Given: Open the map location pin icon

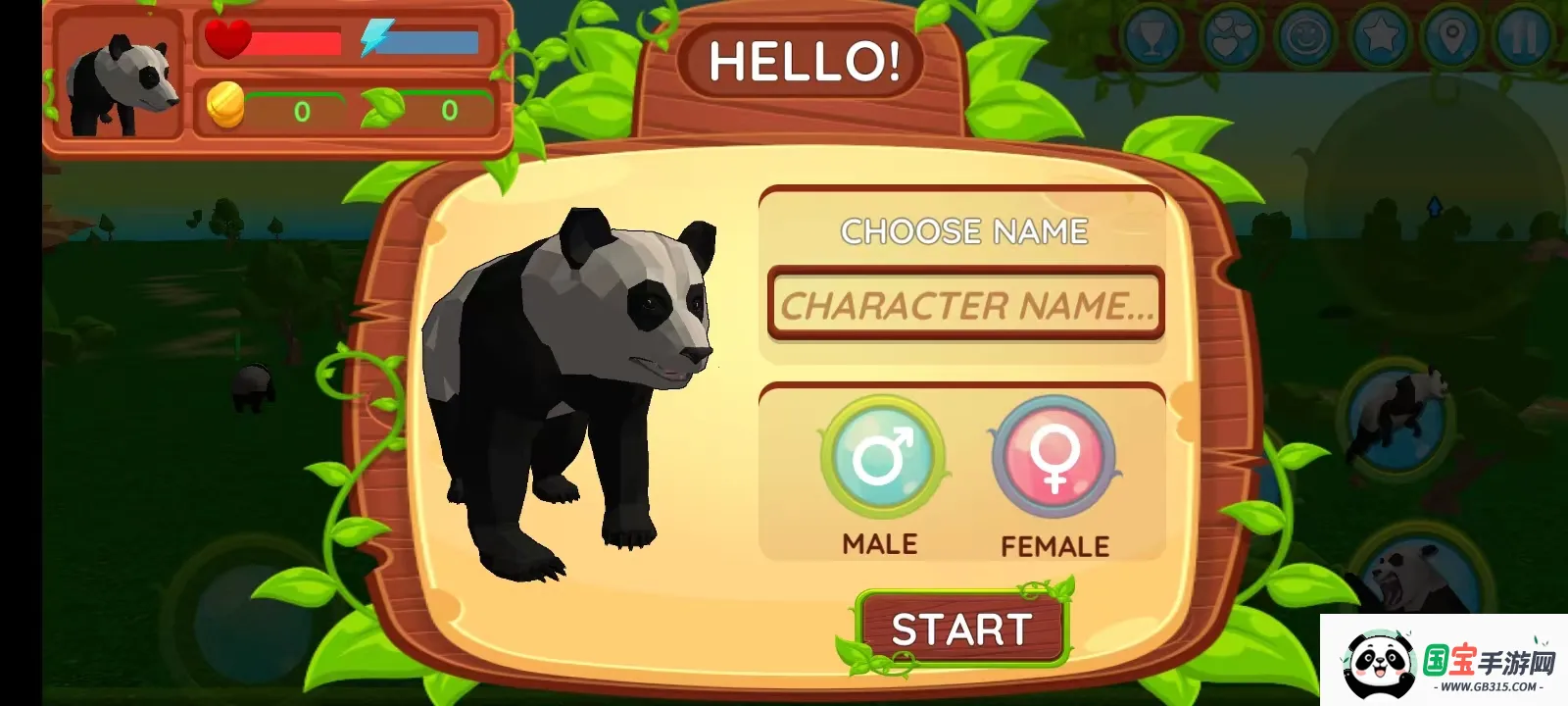Looking at the screenshot, I should point(1452,37).
